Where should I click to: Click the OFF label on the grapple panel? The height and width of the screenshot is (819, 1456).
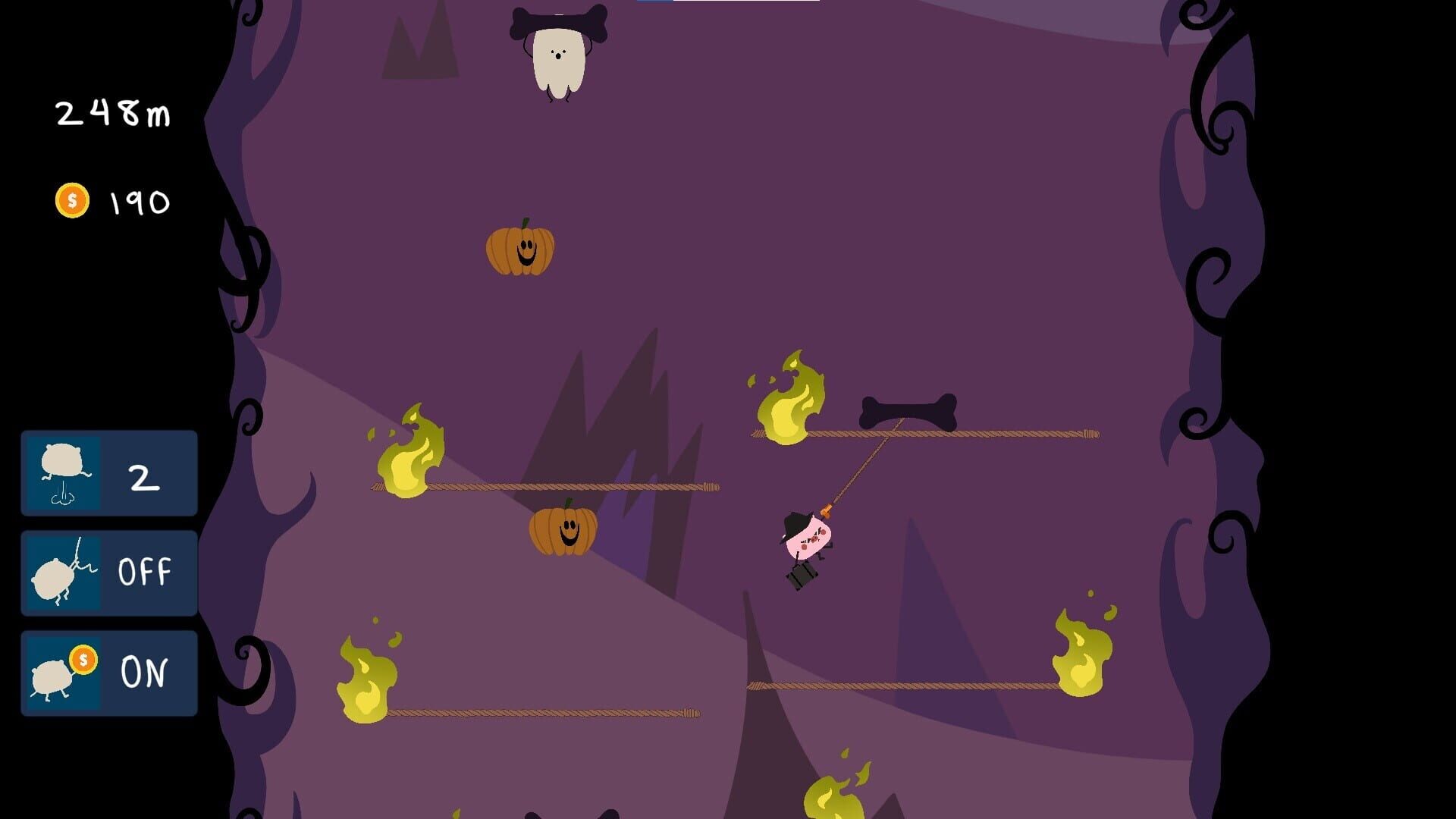pos(146,573)
